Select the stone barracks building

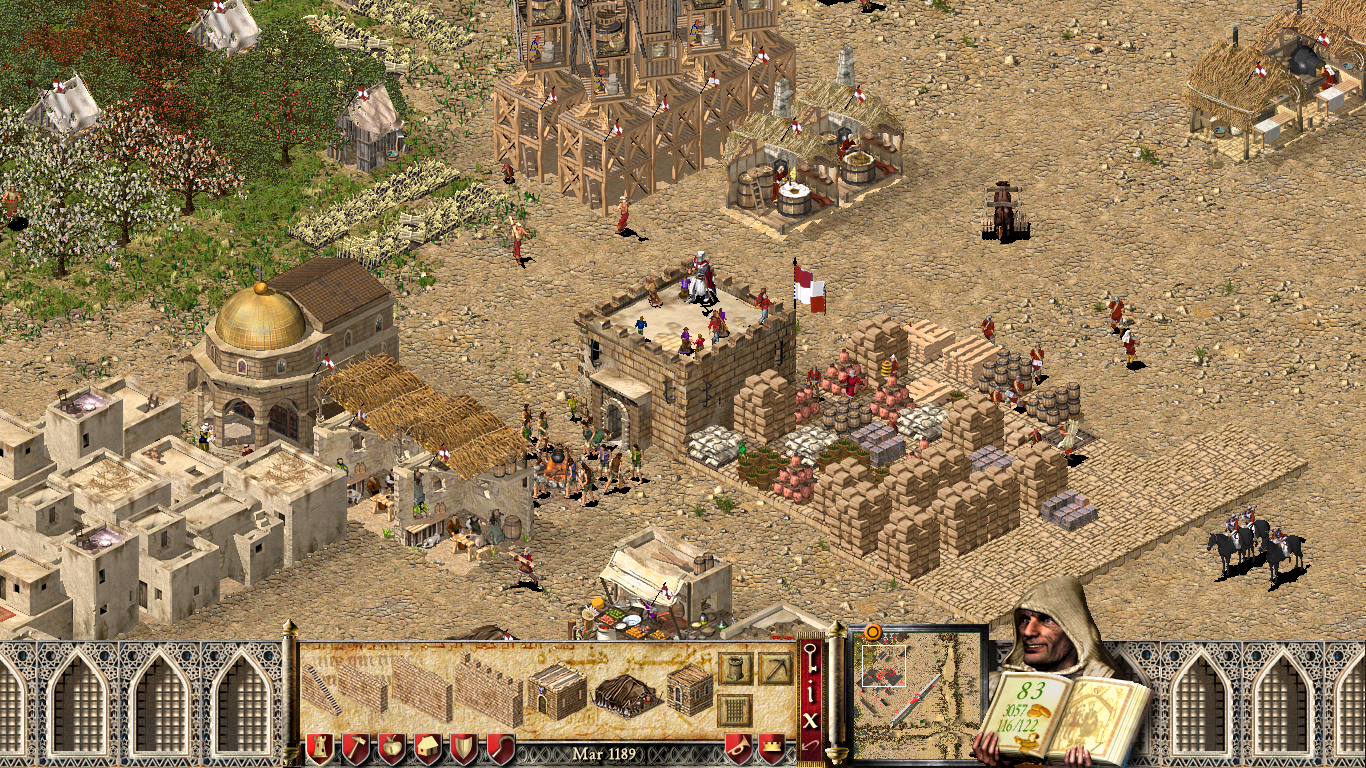pyautogui.click(x=557, y=691)
